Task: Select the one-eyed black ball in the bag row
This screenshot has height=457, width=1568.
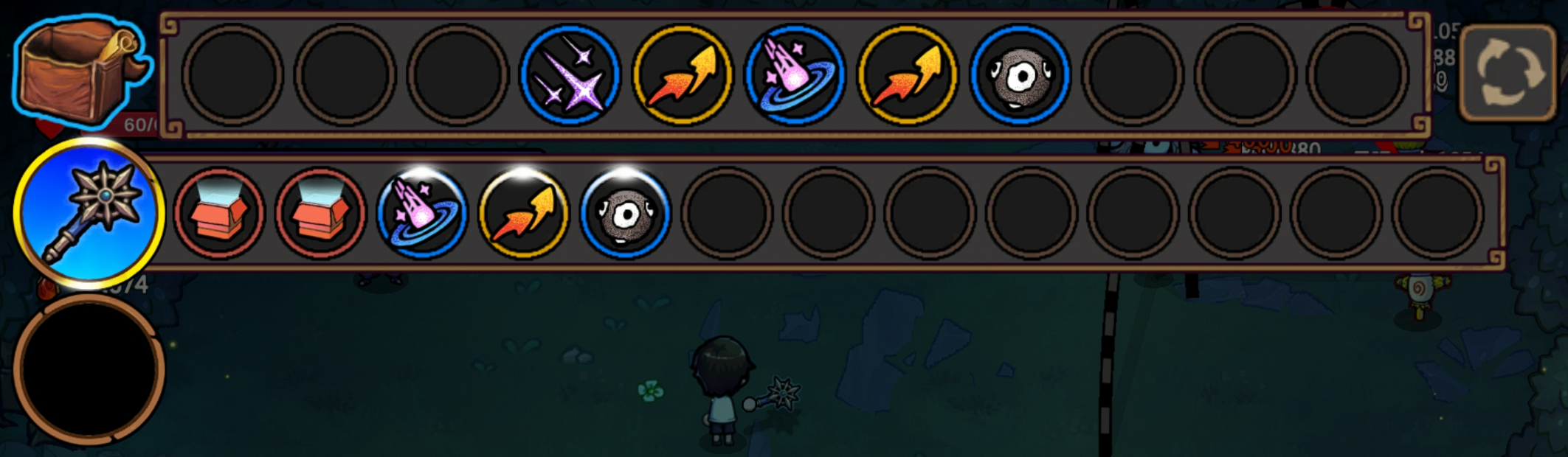Action: tap(1020, 75)
